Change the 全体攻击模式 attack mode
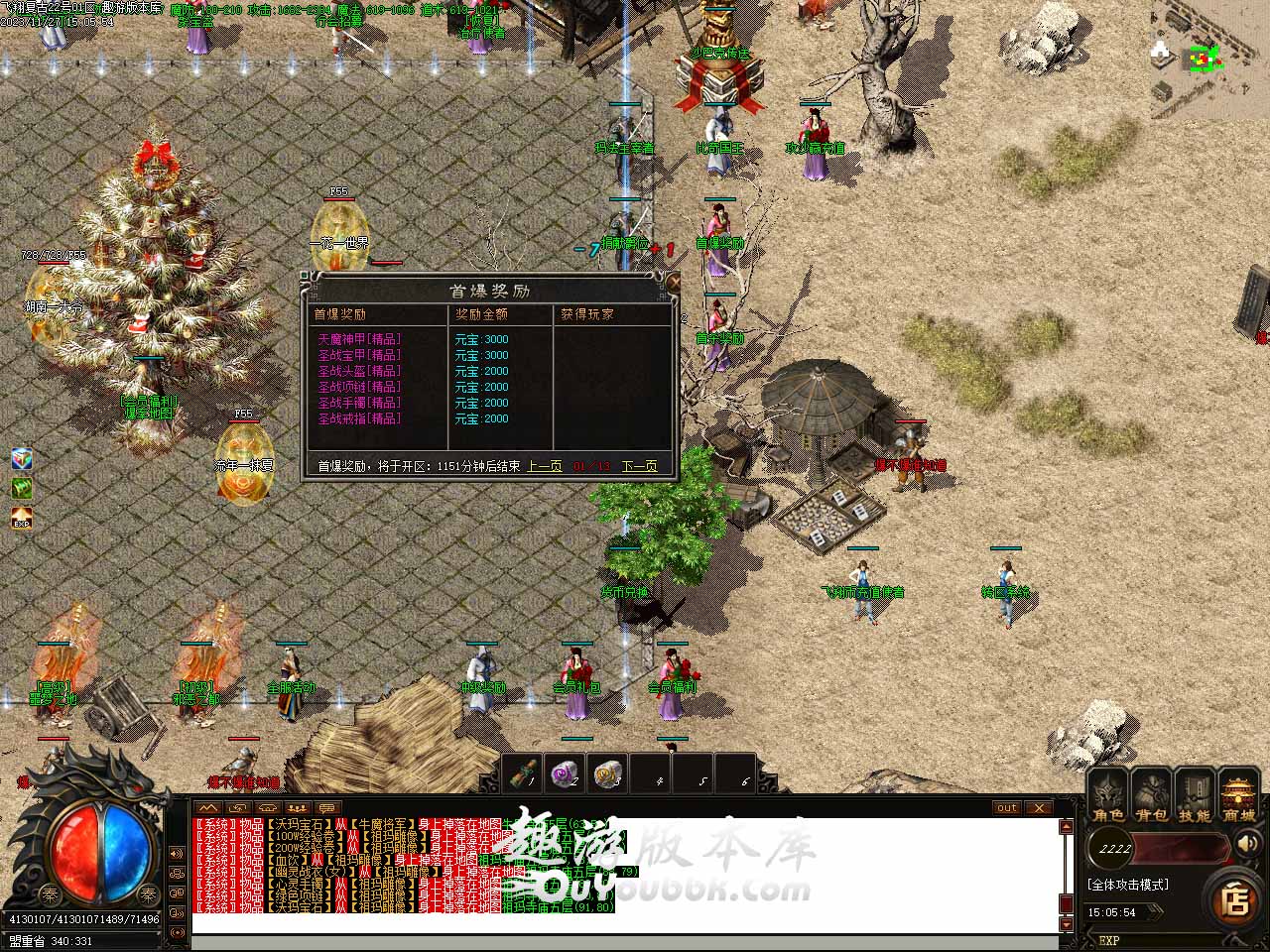Viewport: 1270px width, 952px height. (1128, 885)
